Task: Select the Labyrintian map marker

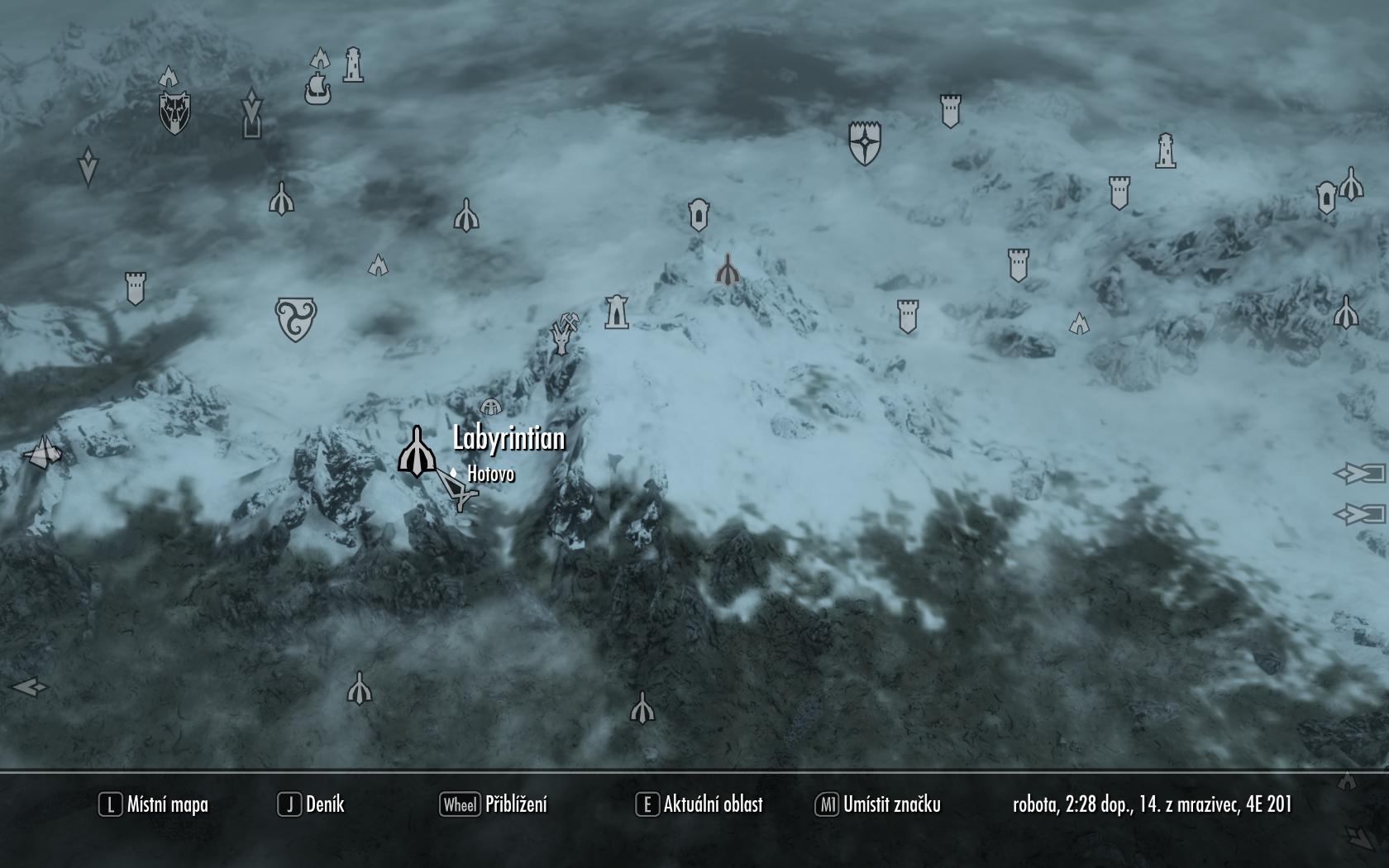Action: click(418, 451)
